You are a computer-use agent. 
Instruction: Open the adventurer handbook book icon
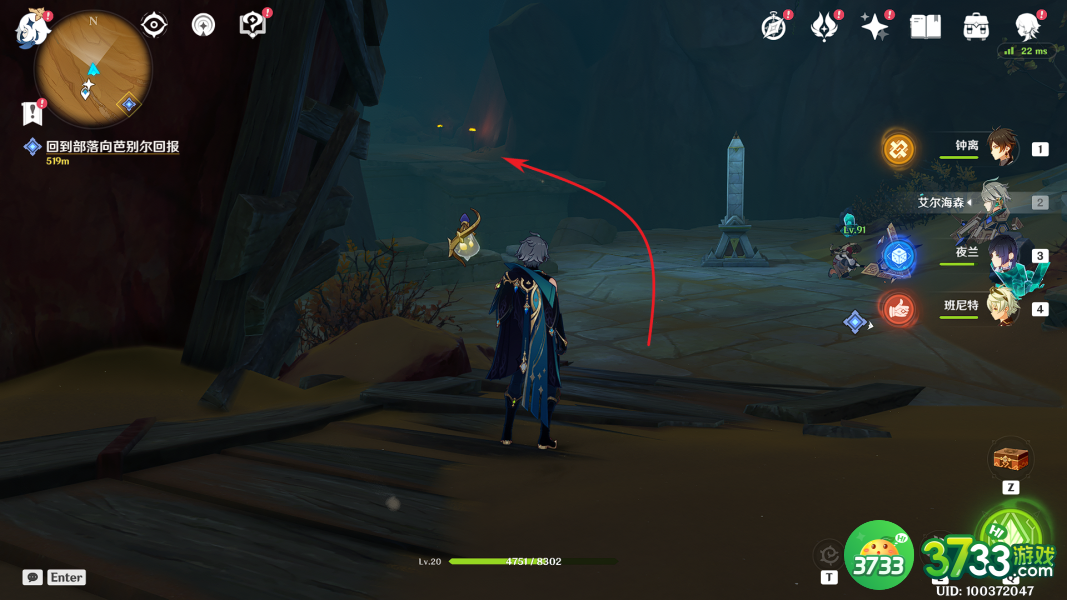[x=926, y=27]
